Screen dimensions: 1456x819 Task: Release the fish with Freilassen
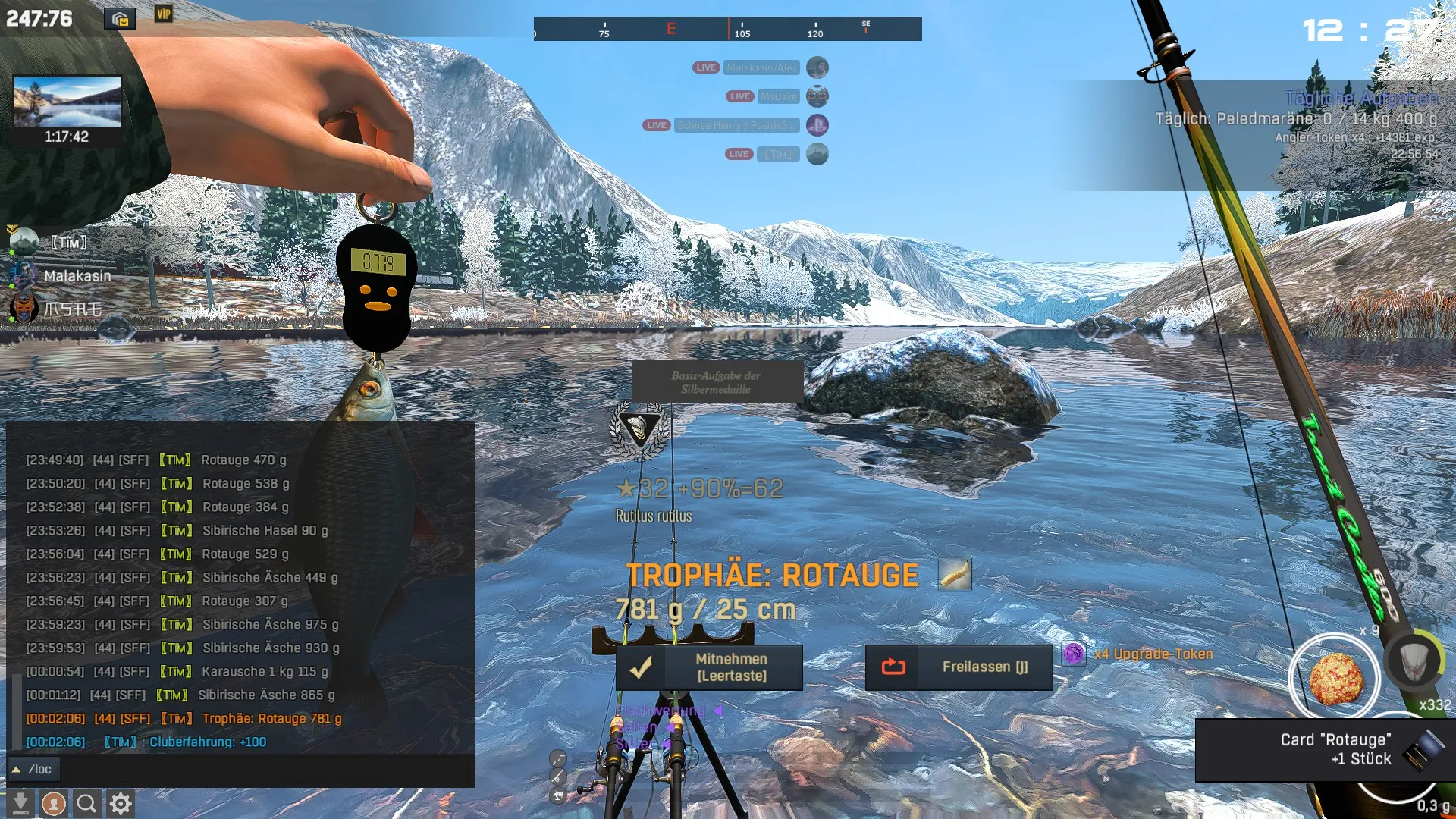pyautogui.click(x=959, y=667)
